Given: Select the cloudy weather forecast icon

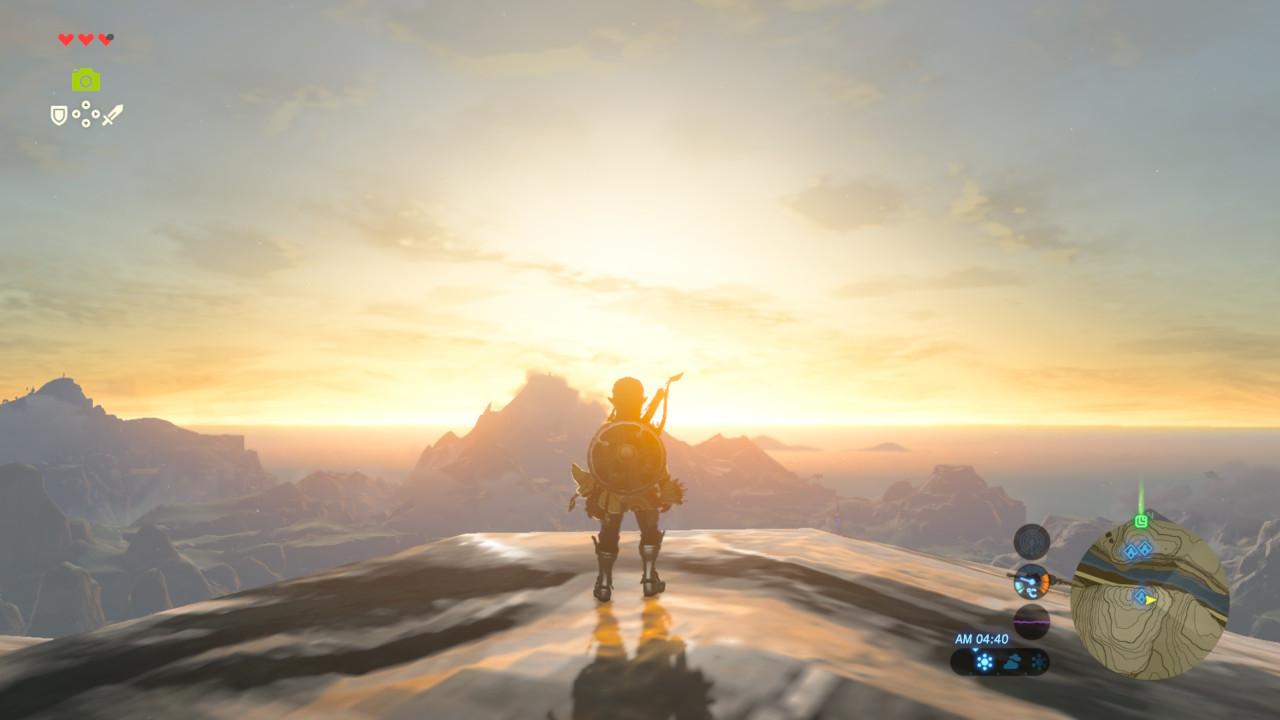Looking at the screenshot, I should click(1012, 662).
